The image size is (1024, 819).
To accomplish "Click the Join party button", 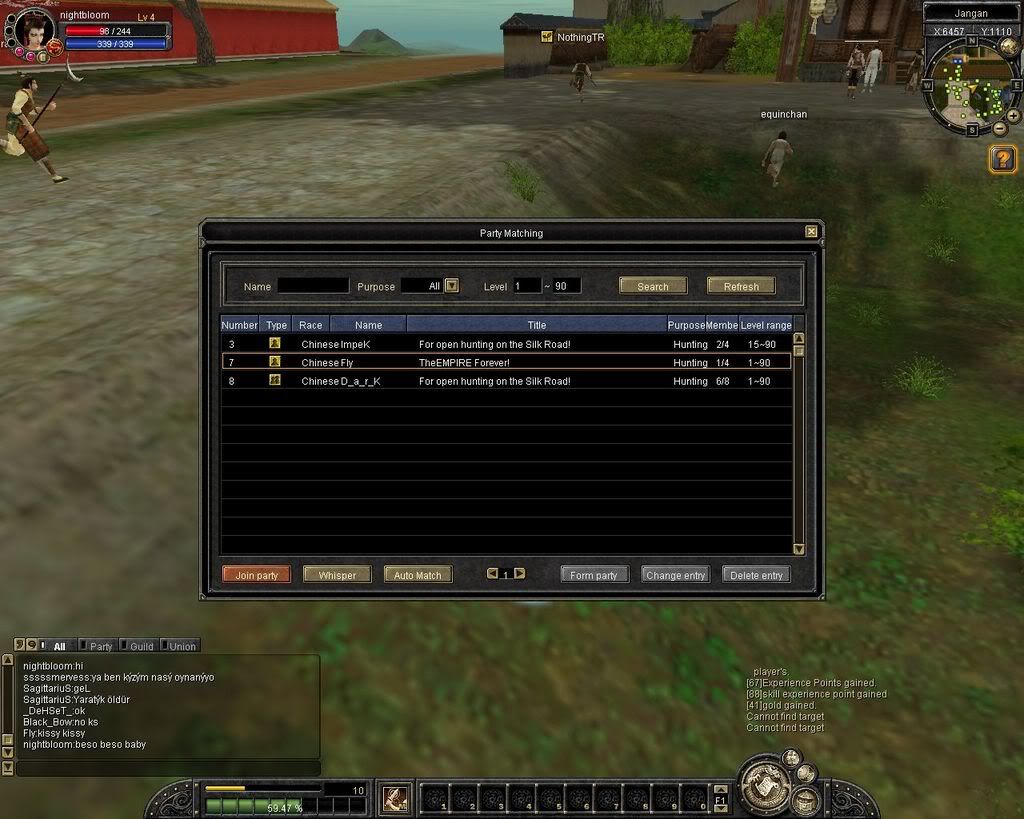I will tap(257, 575).
